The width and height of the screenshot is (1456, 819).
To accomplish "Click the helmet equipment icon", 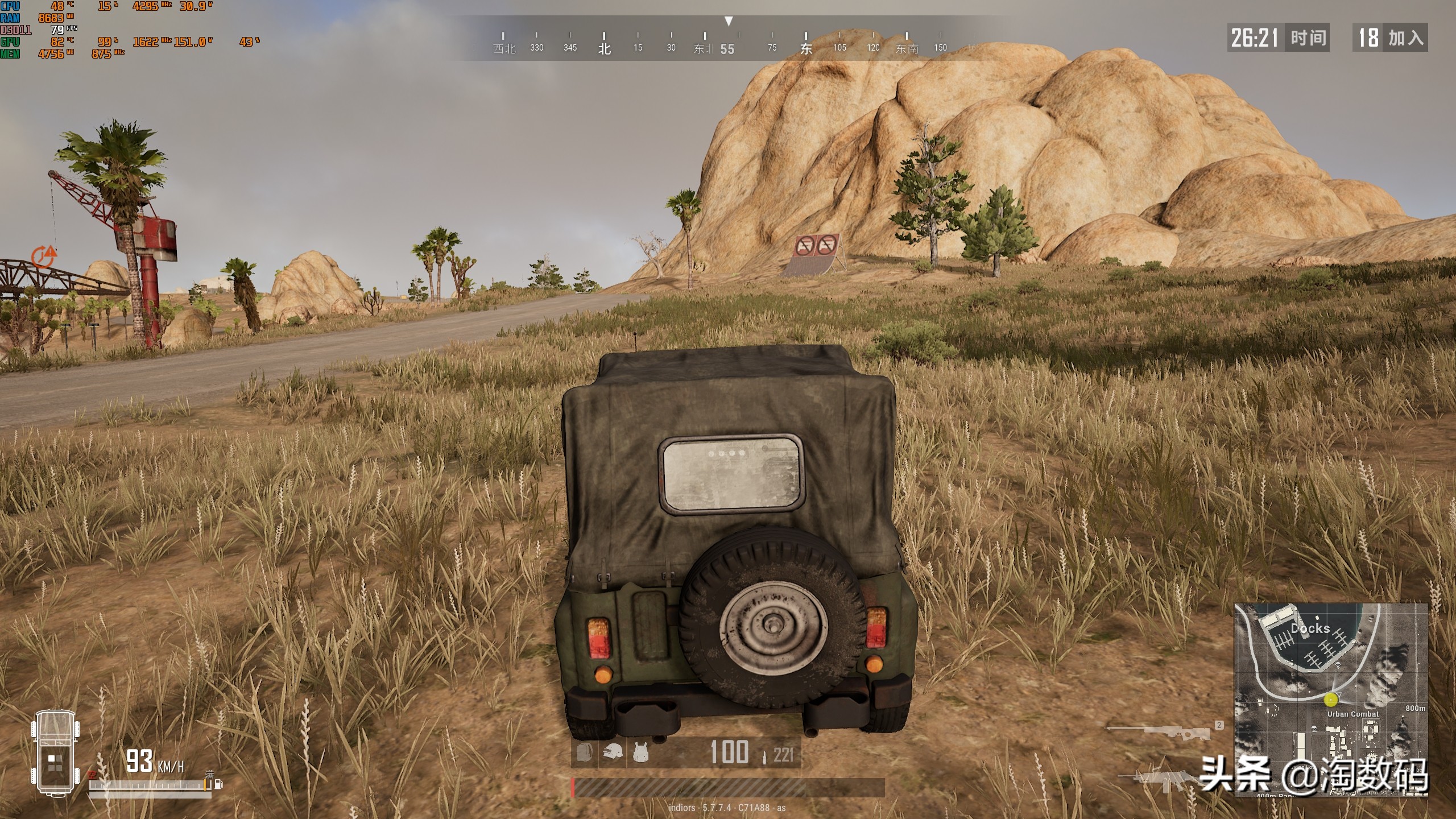I will 613,752.
